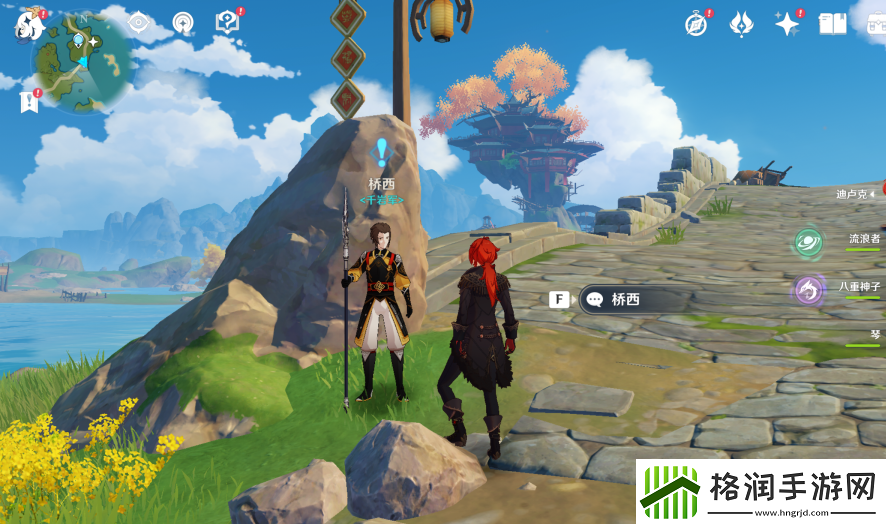The image size is (886, 524).
Task: Toggle the eye-shaped elemental sight icon
Action: point(139,22)
